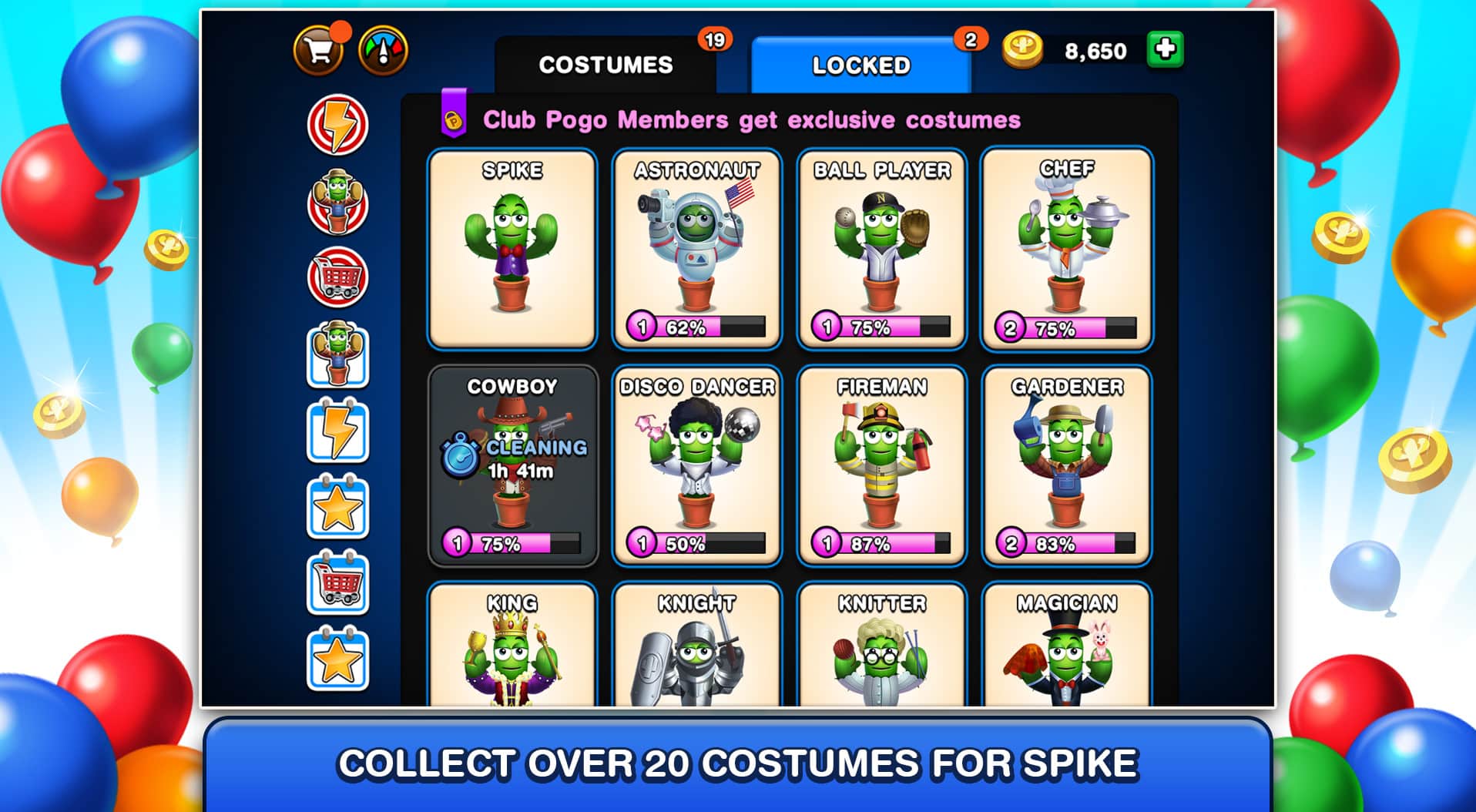Screen dimensions: 1476x812
Task: Open the shopping cart store icon
Action: 319,52
